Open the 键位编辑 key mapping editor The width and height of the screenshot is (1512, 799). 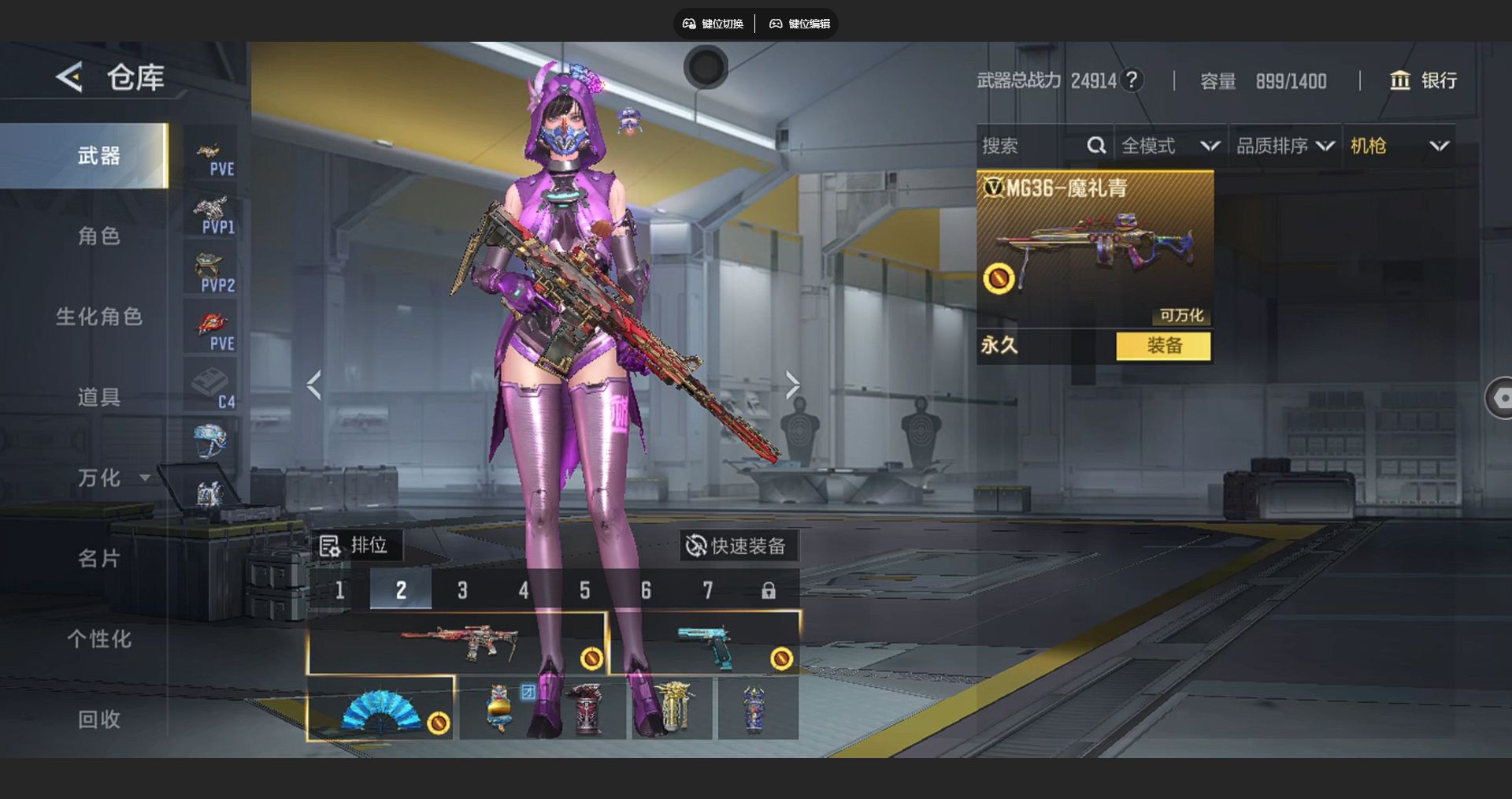click(x=800, y=24)
